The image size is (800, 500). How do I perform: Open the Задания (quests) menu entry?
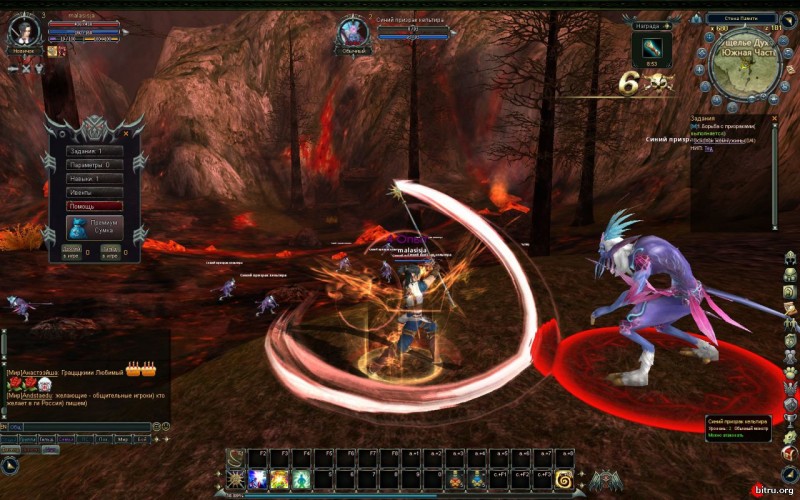(x=94, y=151)
